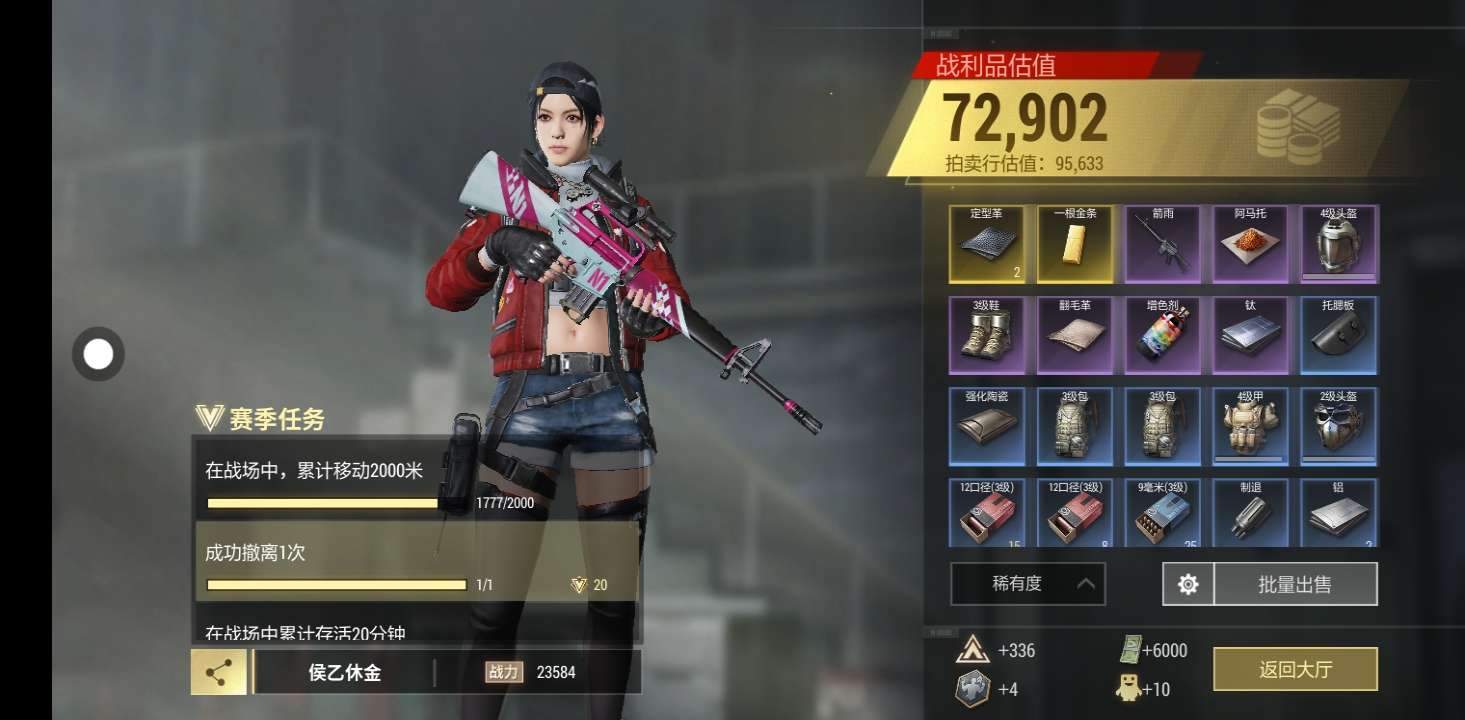Open the 成功撤离1次 season task row
This screenshot has width=1465, height=720.
[416, 561]
